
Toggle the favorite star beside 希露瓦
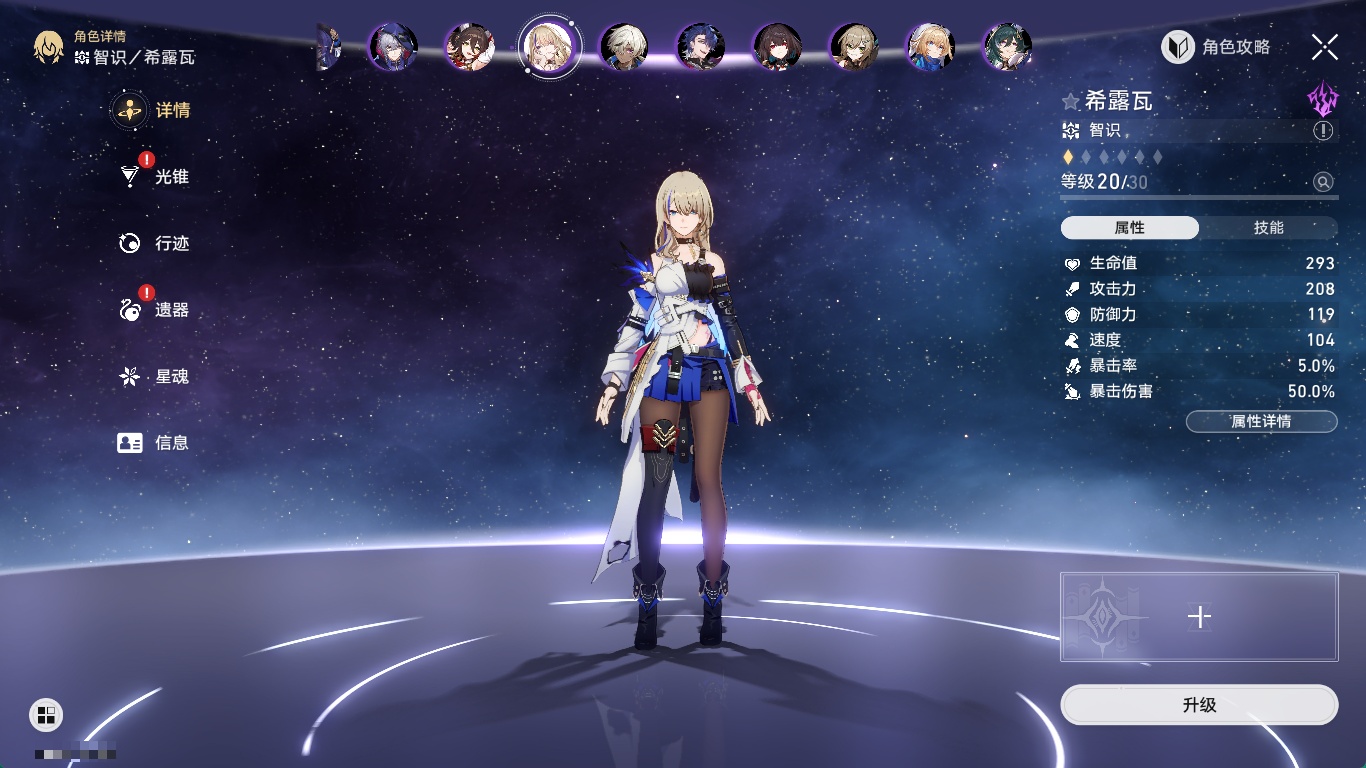(x=1071, y=102)
